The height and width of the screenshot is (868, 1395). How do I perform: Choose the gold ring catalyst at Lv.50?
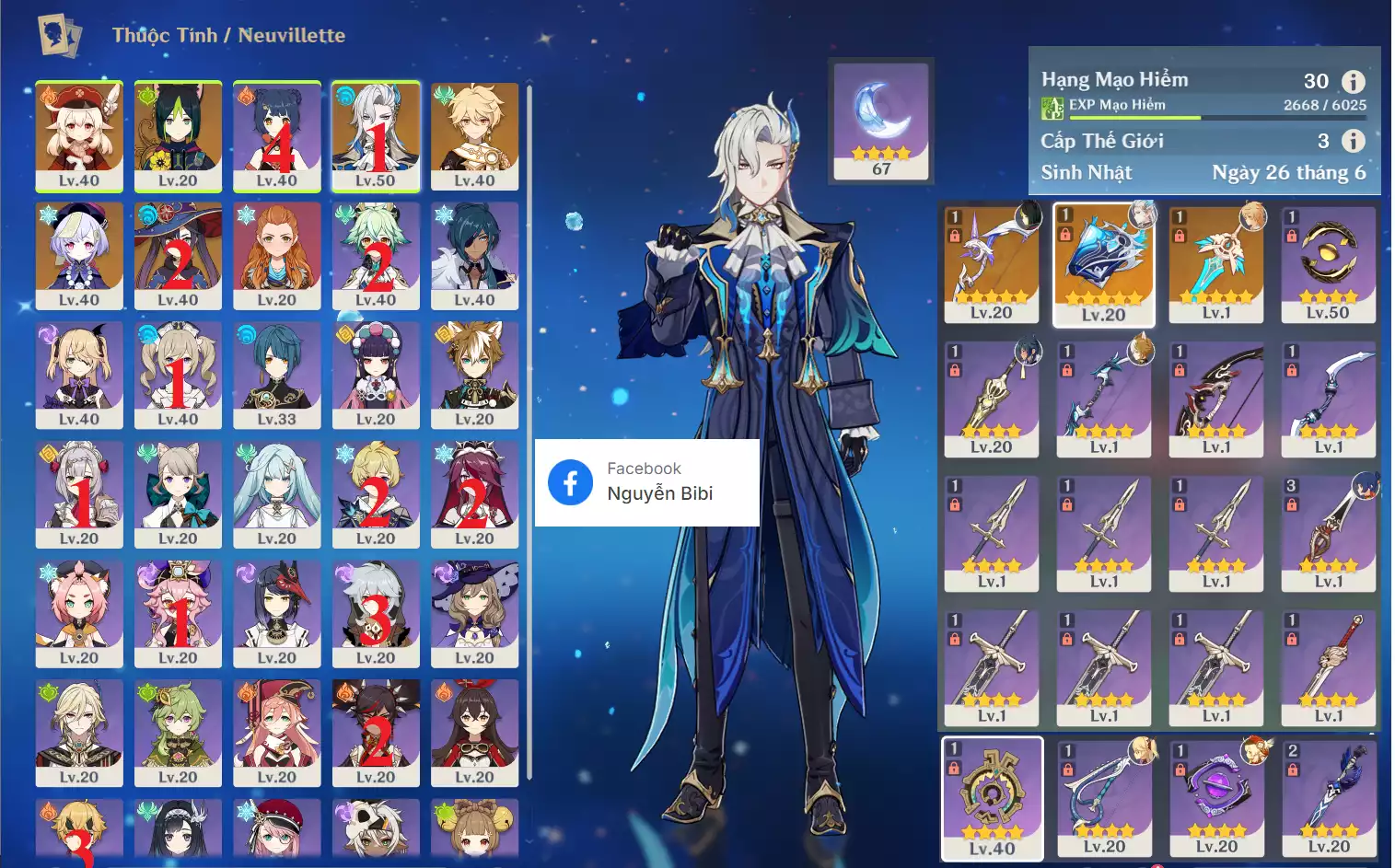[1328, 264]
